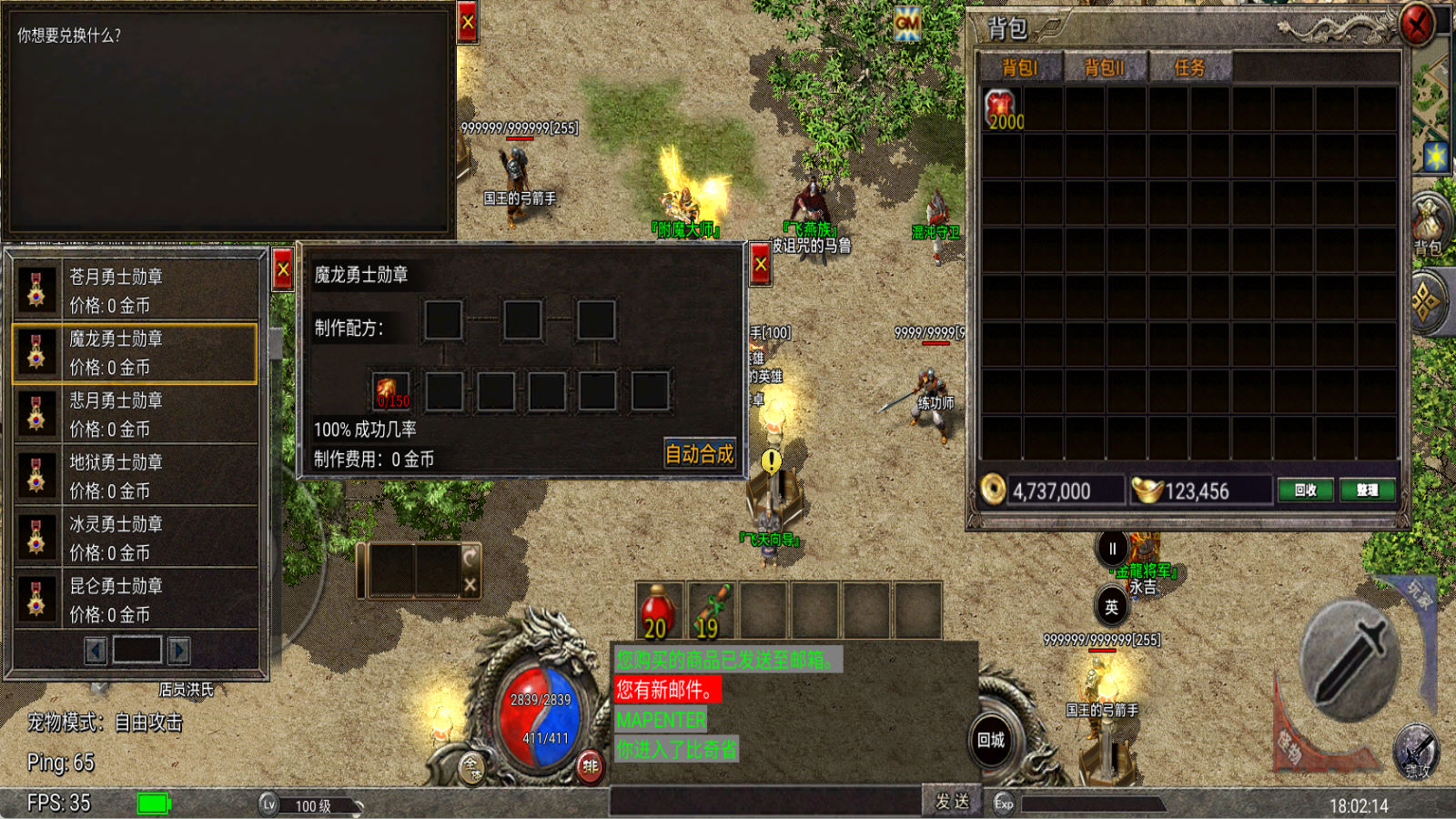Close the medal exchange list
Viewport: 1456px width, 819px height.
tap(283, 270)
